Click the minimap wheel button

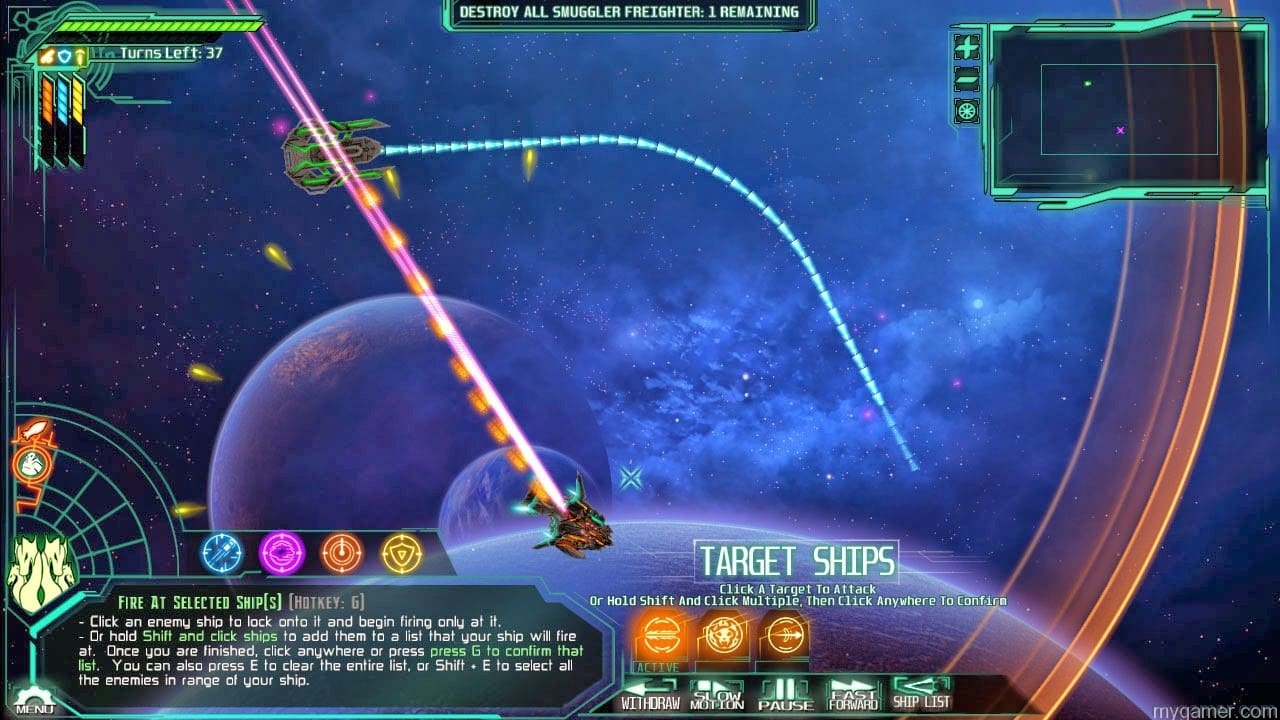tap(967, 111)
